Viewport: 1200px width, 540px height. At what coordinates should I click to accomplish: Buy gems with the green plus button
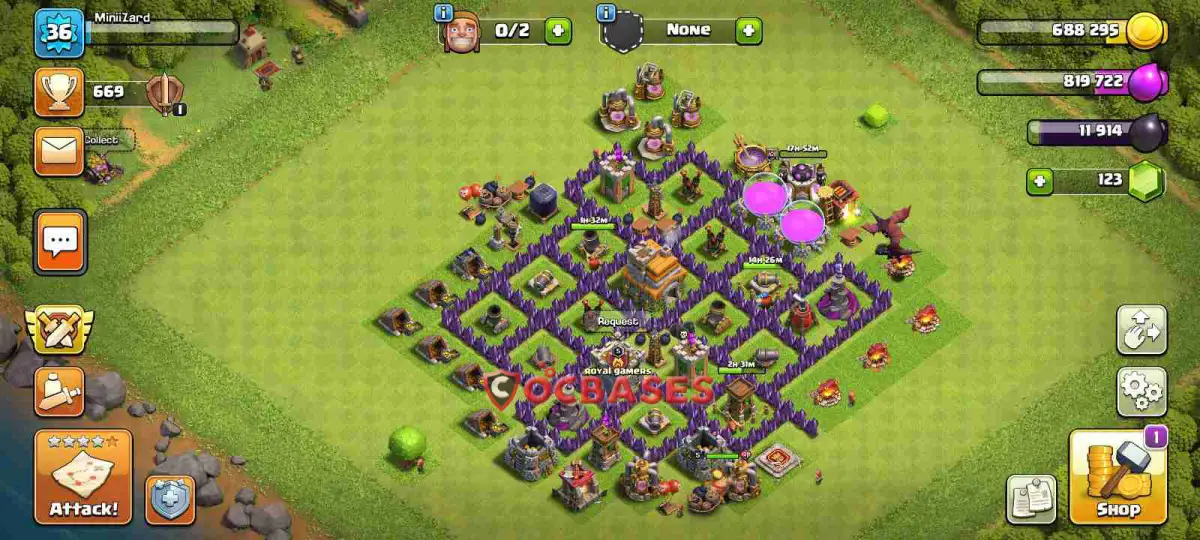click(1041, 182)
